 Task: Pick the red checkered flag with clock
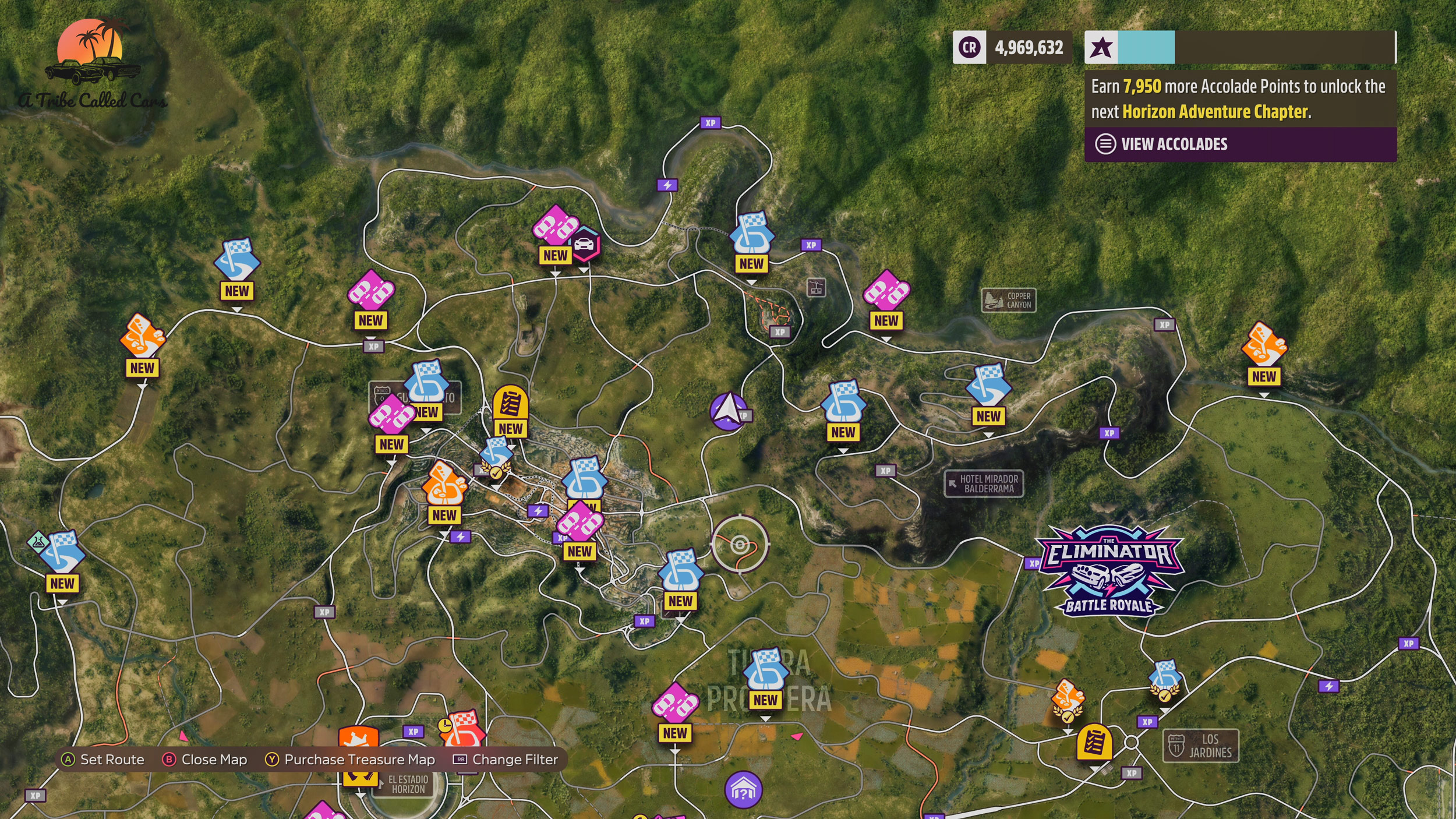tap(462, 728)
